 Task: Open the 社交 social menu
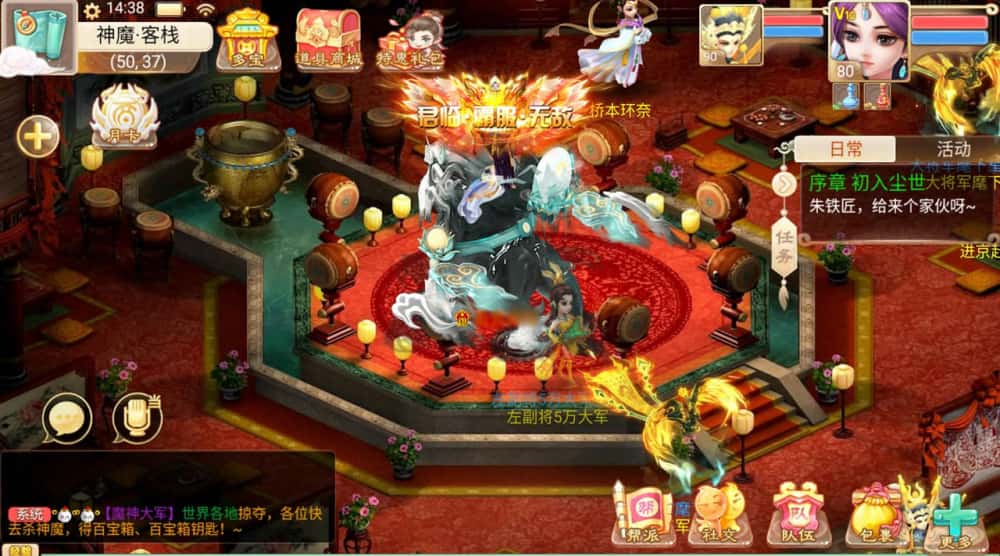tap(719, 514)
